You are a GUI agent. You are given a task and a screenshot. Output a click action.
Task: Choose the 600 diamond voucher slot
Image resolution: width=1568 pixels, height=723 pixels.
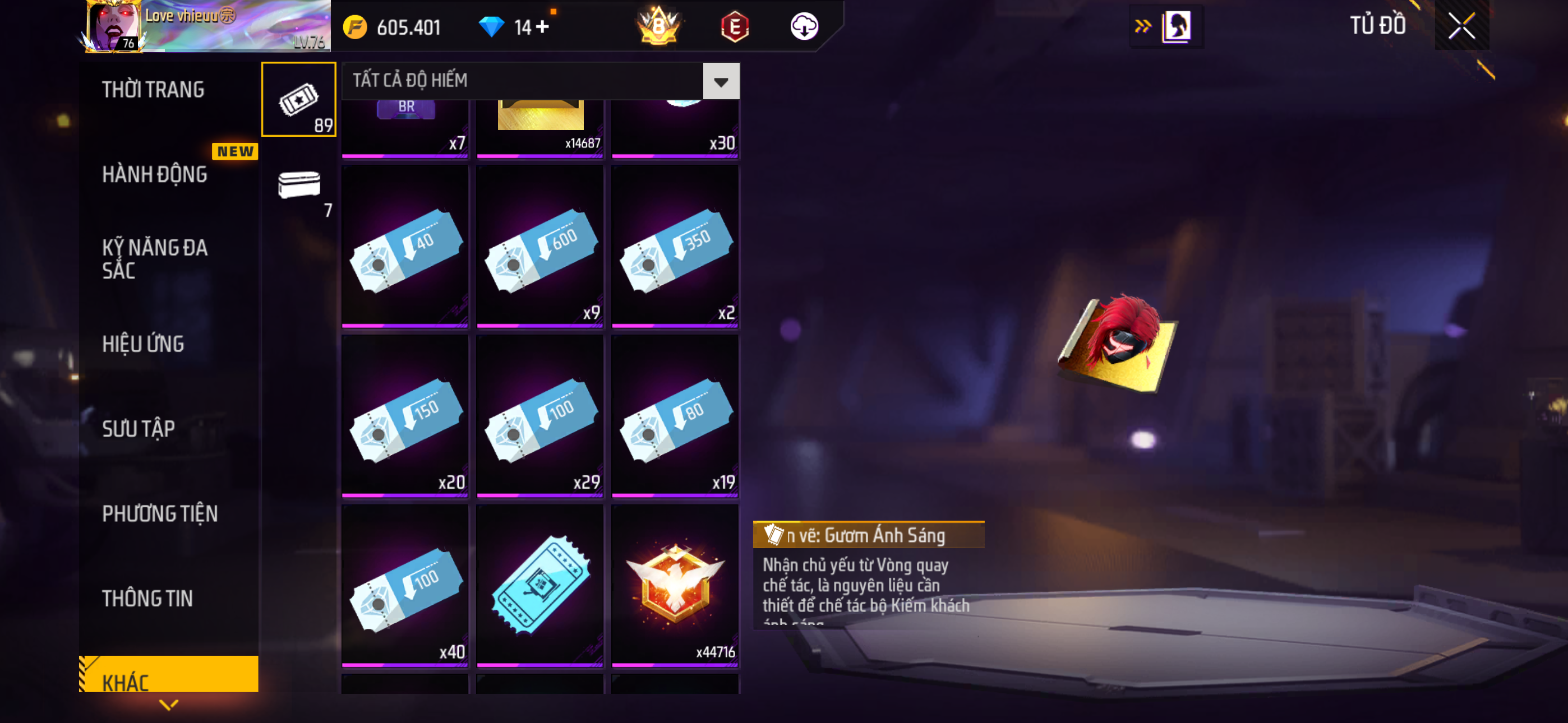(x=540, y=247)
